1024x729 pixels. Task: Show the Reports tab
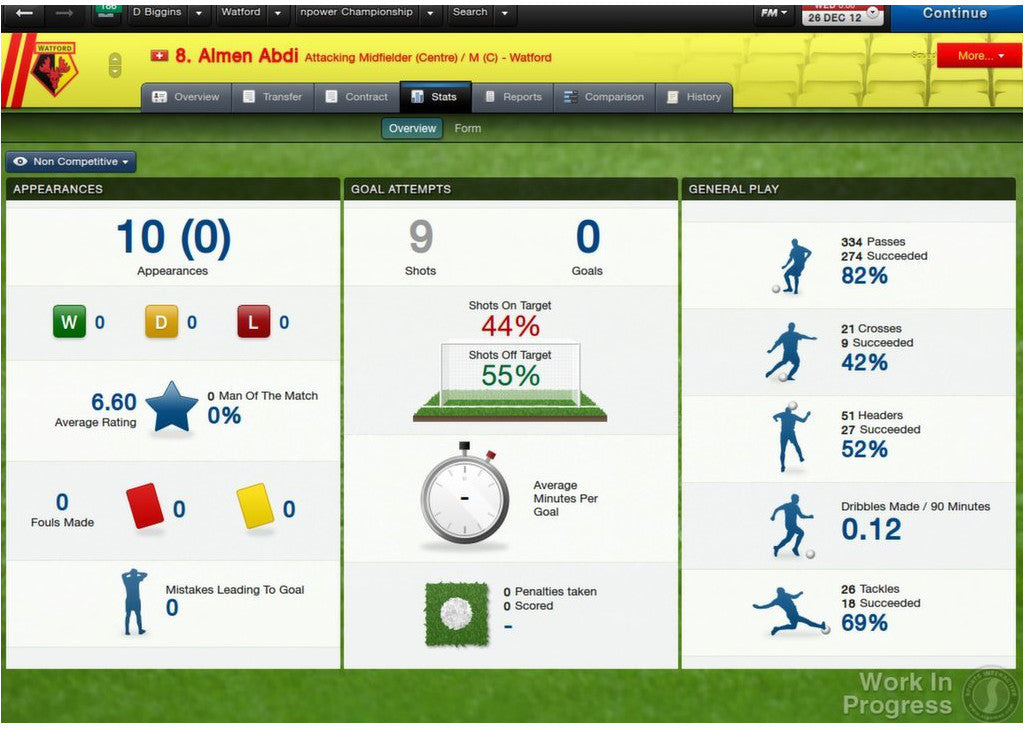point(513,97)
